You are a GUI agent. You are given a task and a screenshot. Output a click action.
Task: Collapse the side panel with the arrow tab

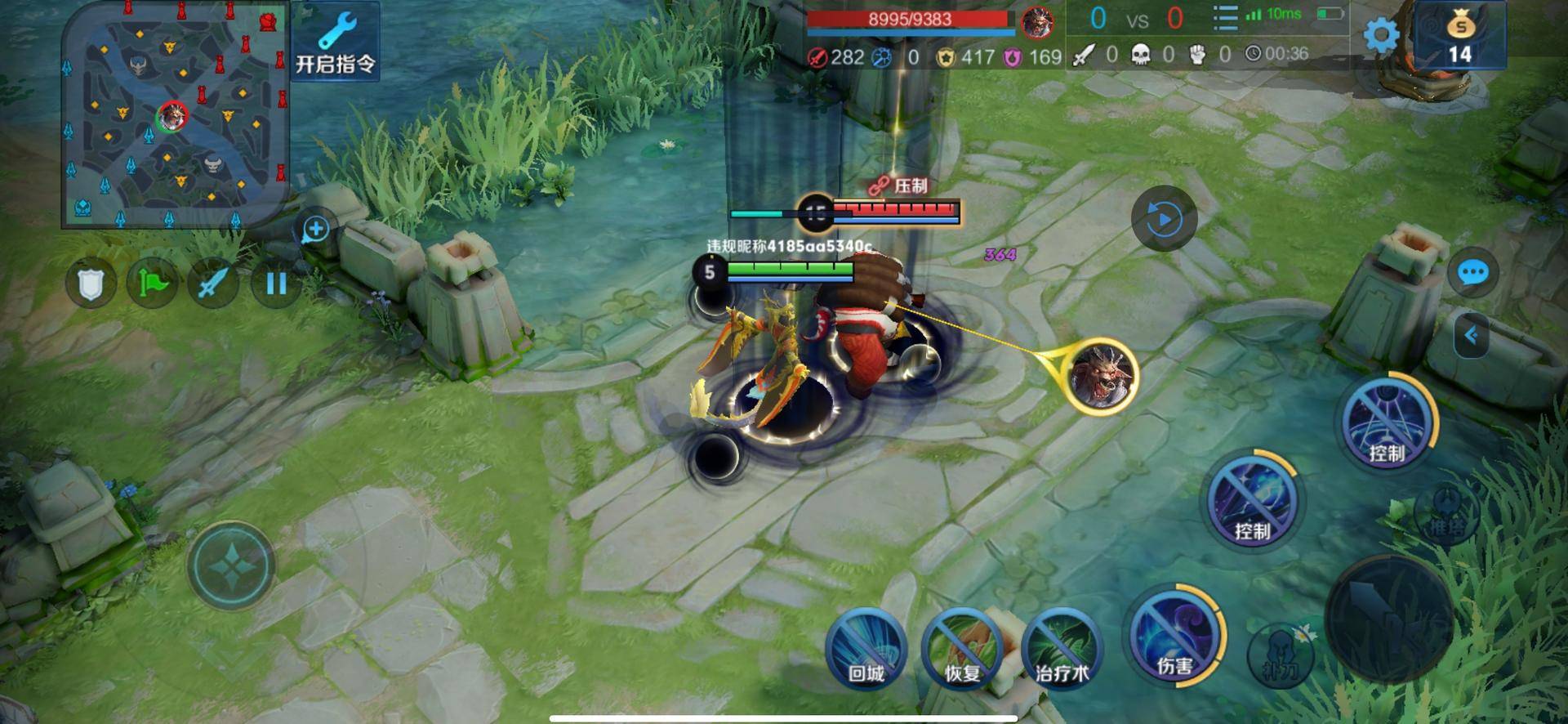pos(1472,335)
